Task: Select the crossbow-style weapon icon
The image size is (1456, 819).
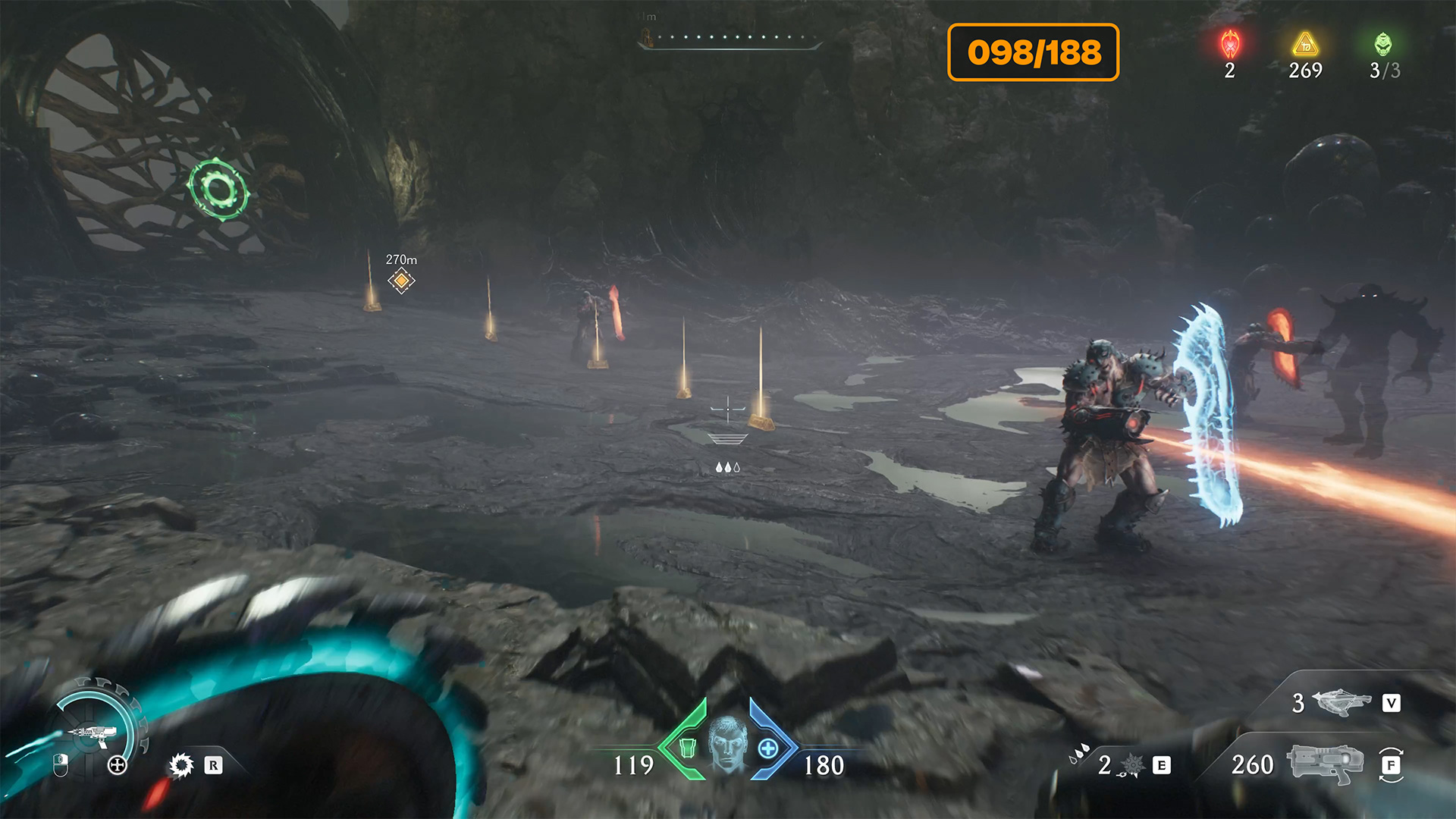Action: point(1340,702)
